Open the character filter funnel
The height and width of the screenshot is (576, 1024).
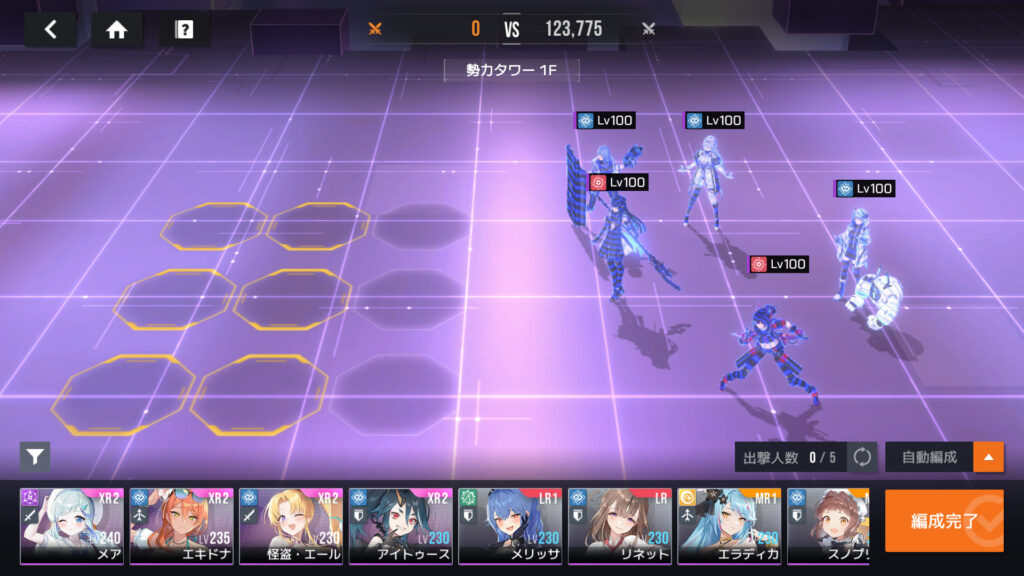pyautogui.click(x=35, y=457)
